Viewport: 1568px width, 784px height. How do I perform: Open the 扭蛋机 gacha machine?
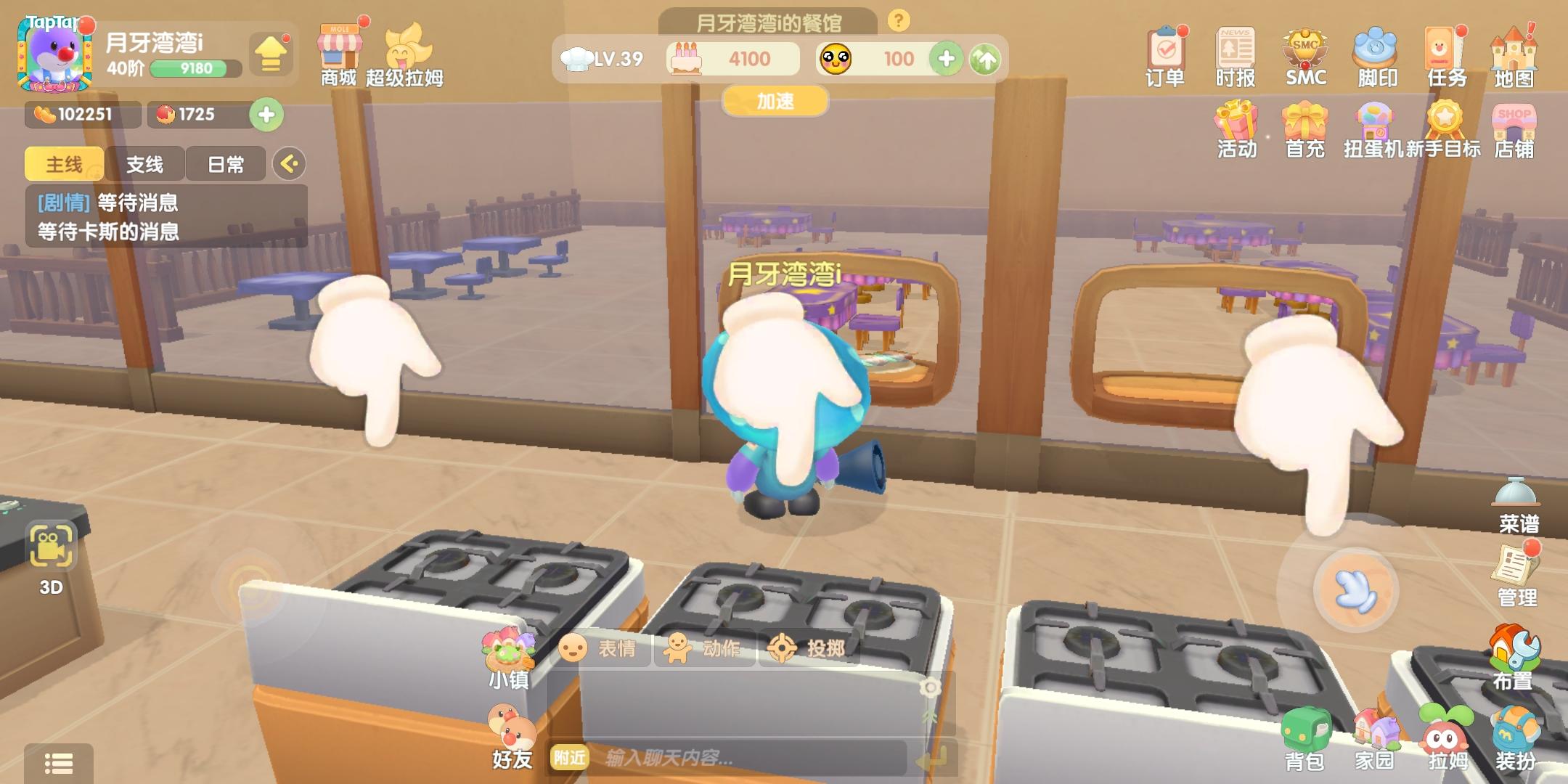pyautogui.click(x=1374, y=131)
